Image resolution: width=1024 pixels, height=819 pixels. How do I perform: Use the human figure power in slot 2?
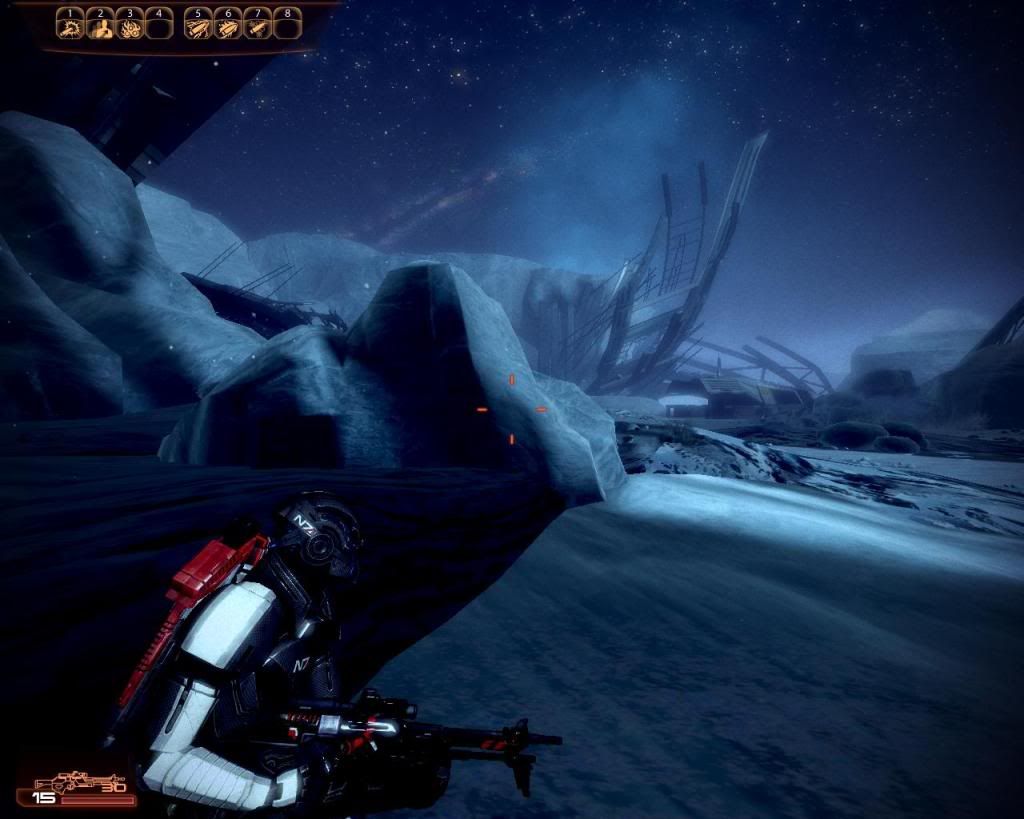[100, 27]
